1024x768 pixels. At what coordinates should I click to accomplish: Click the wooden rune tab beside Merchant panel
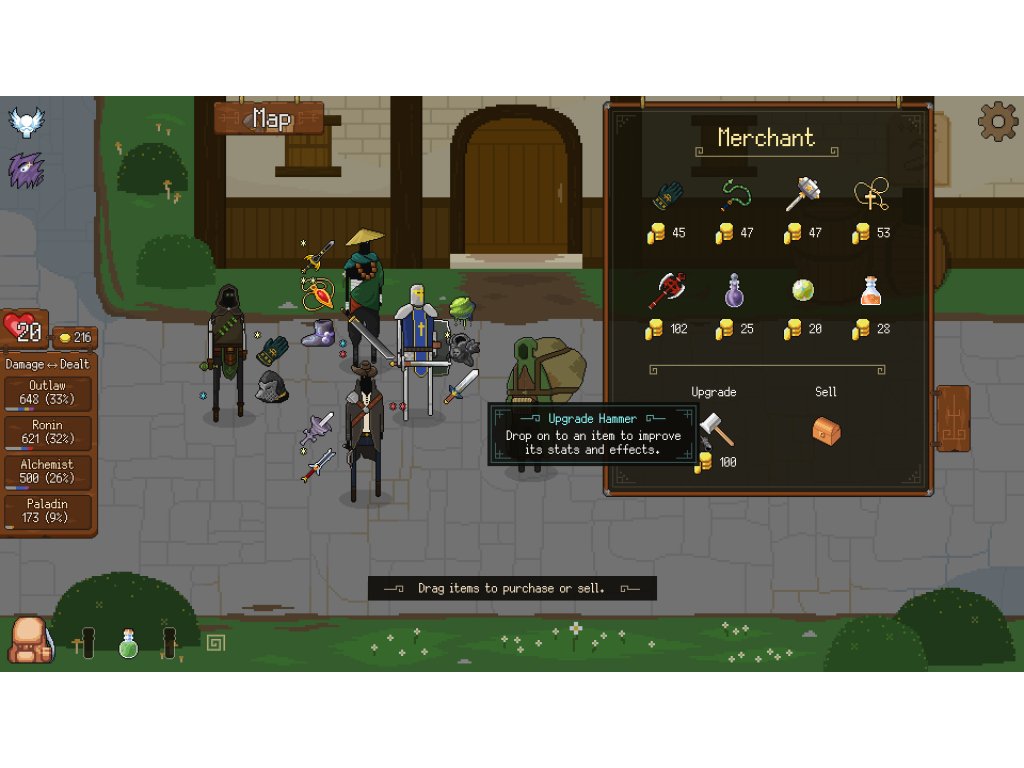pyautogui.click(x=953, y=418)
